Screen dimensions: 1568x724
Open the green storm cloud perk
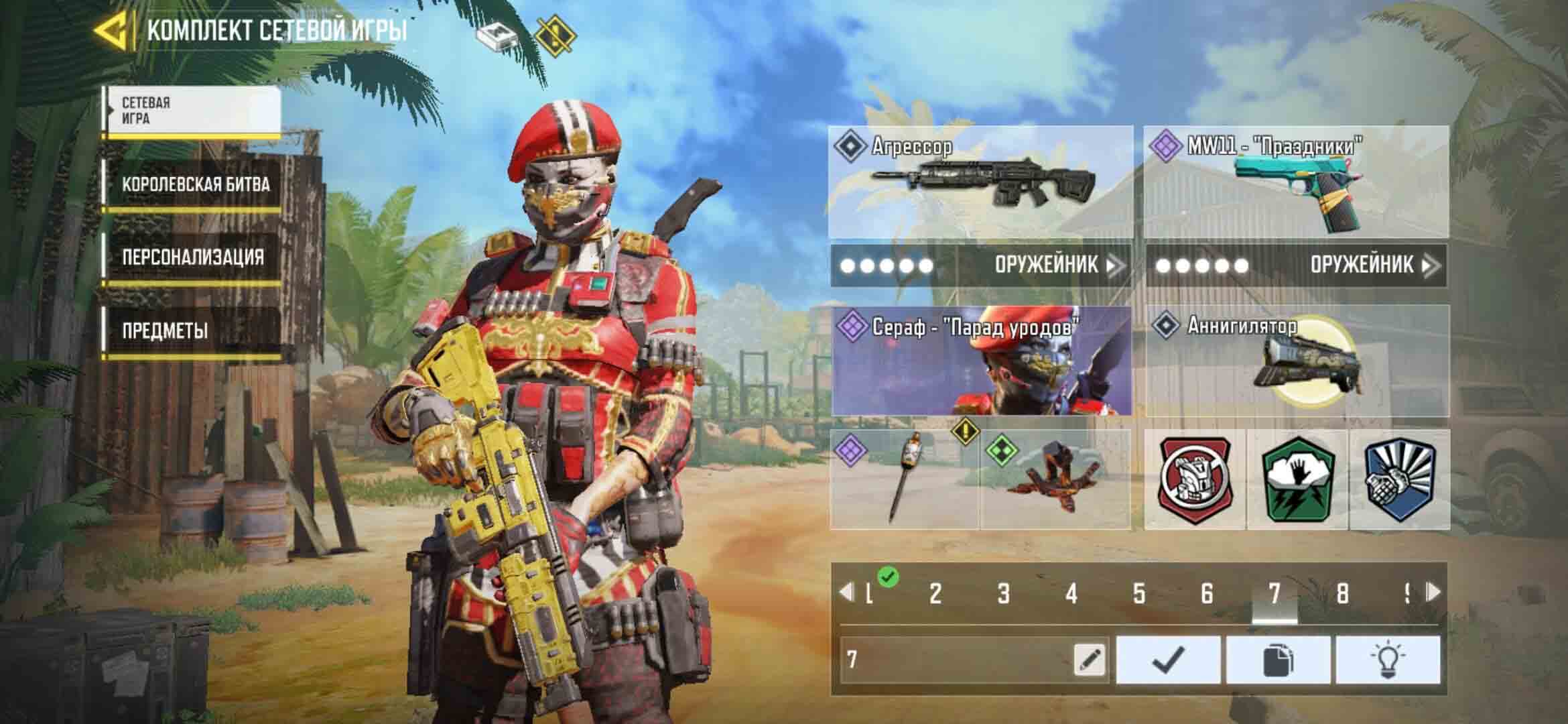pyautogui.click(x=1297, y=480)
